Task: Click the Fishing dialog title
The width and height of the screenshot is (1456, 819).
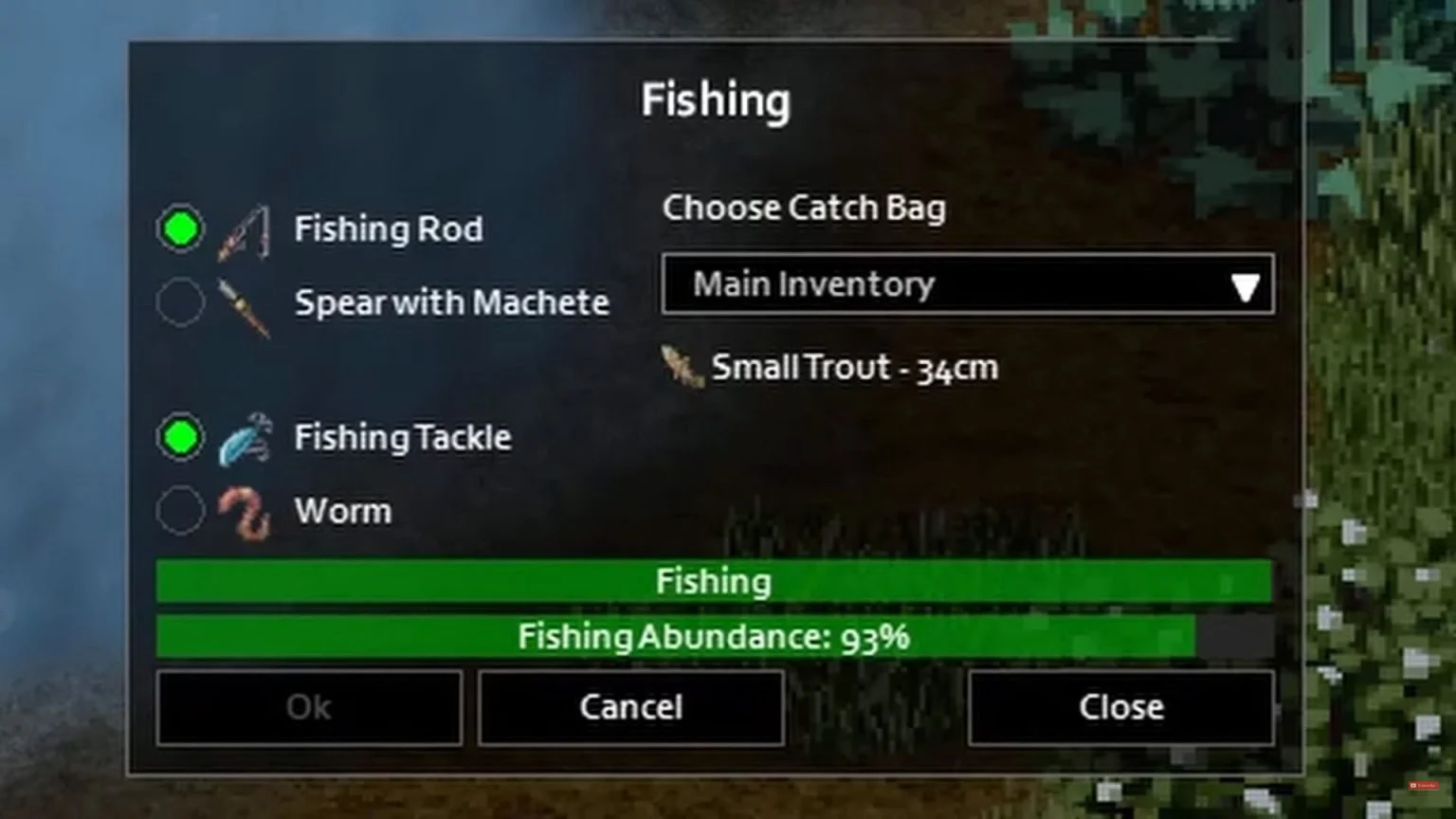Action: [x=717, y=99]
